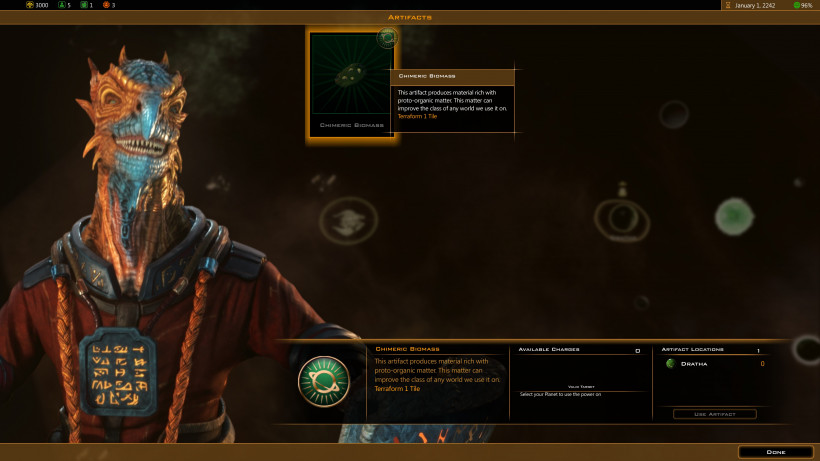Click the round green Chimeric Biomass planet emblem
The width and height of the screenshot is (820, 461).
(324, 381)
